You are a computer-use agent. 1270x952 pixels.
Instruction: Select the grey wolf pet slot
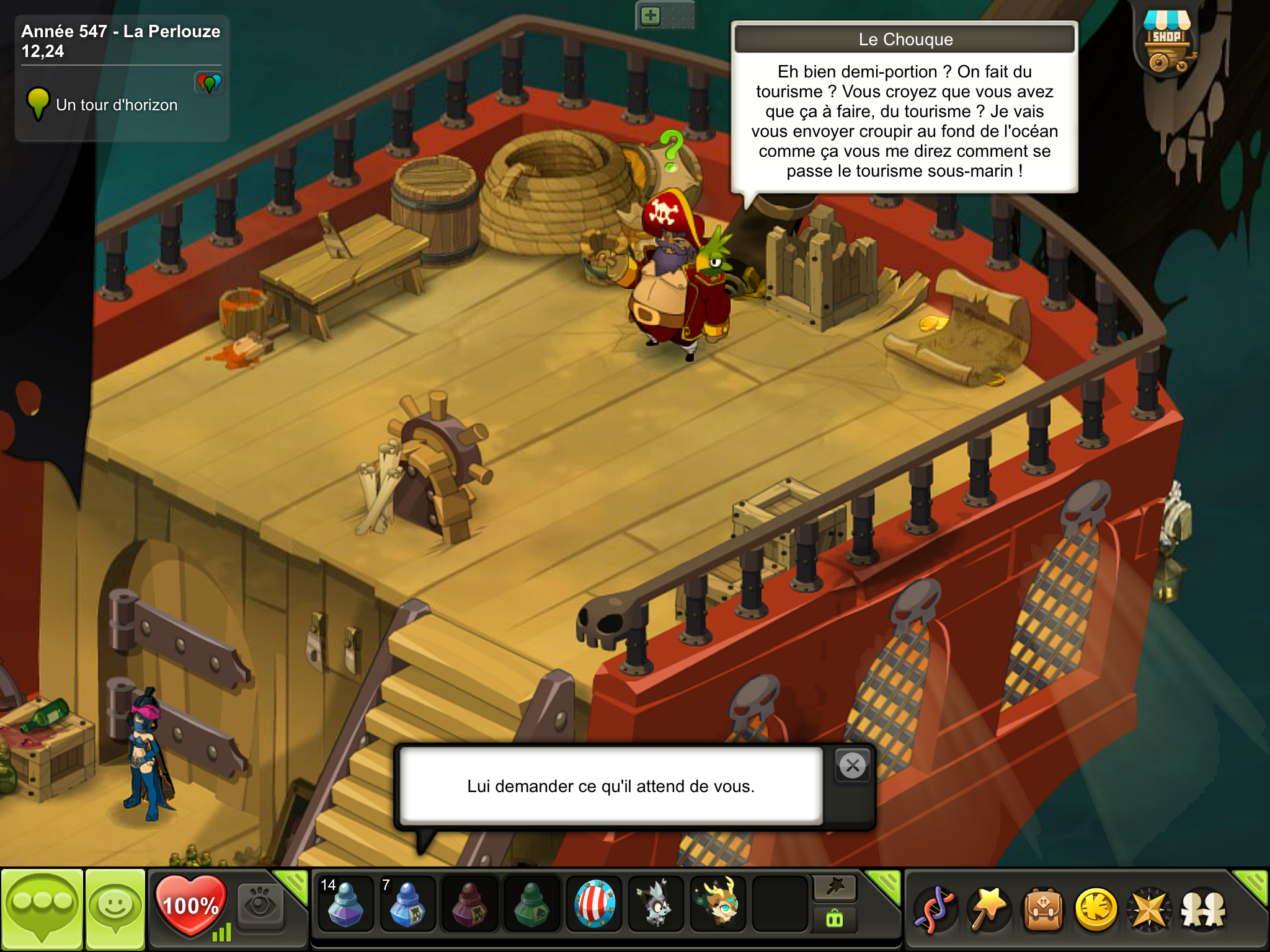655,905
